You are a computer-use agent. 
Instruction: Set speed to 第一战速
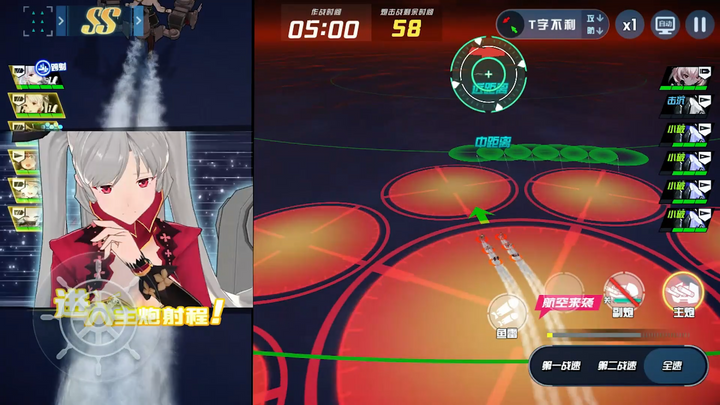[x=561, y=366]
